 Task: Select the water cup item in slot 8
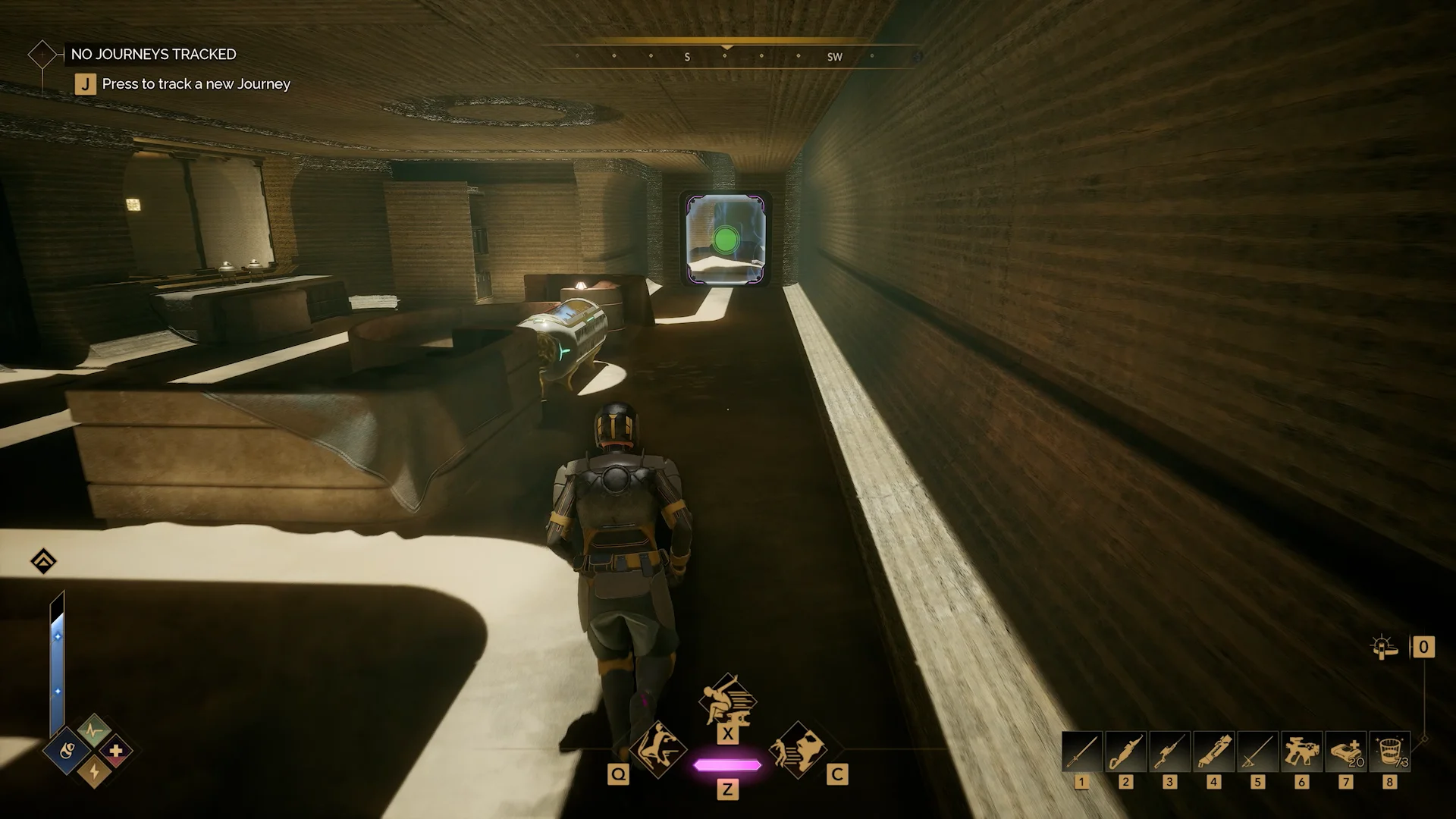pyautogui.click(x=1390, y=752)
